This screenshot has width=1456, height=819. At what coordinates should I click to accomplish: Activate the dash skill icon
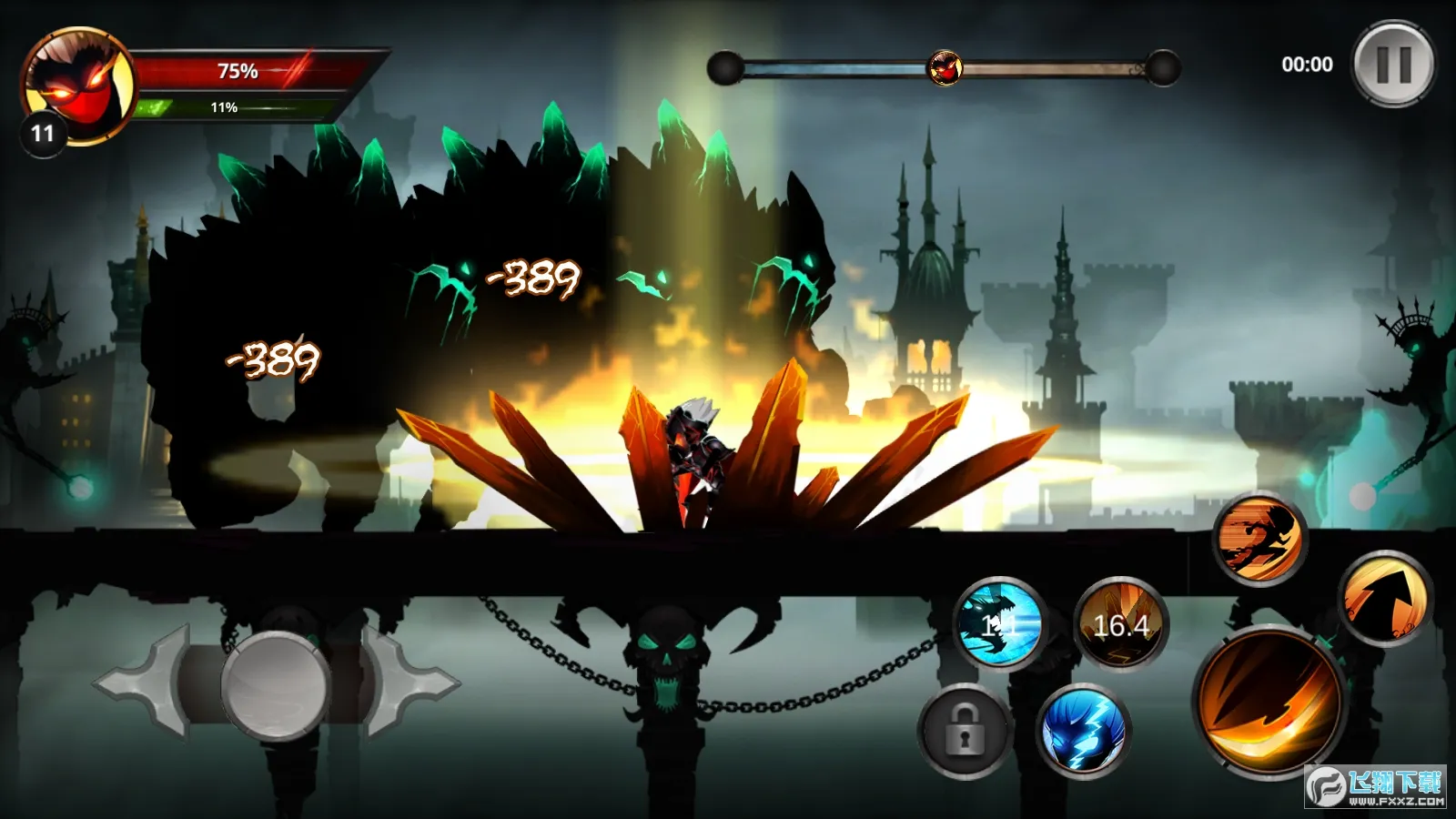(x=1260, y=538)
